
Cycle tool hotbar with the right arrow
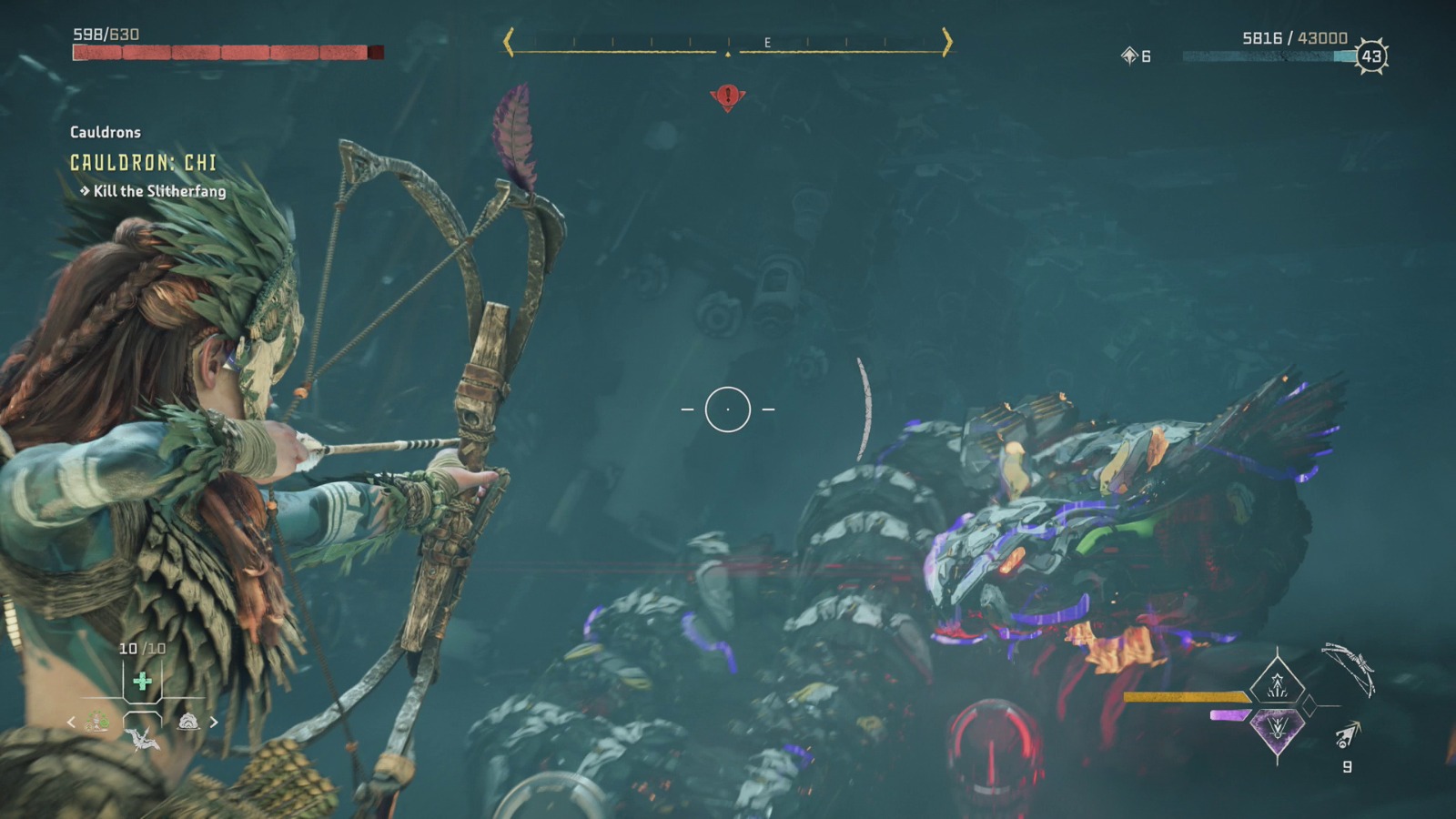pos(214,722)
